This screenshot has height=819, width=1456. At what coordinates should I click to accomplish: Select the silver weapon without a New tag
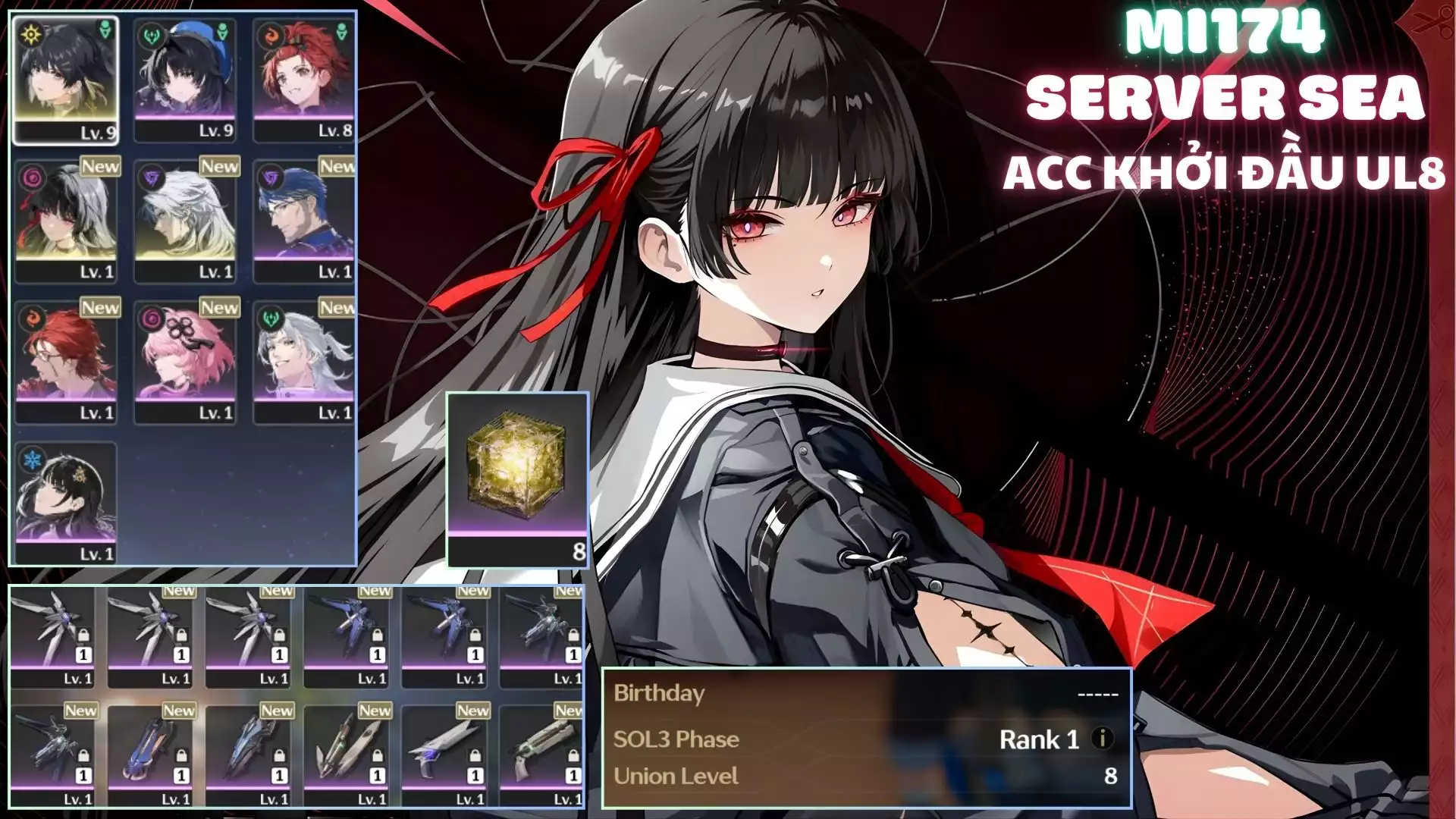click(x=52, y=635)
